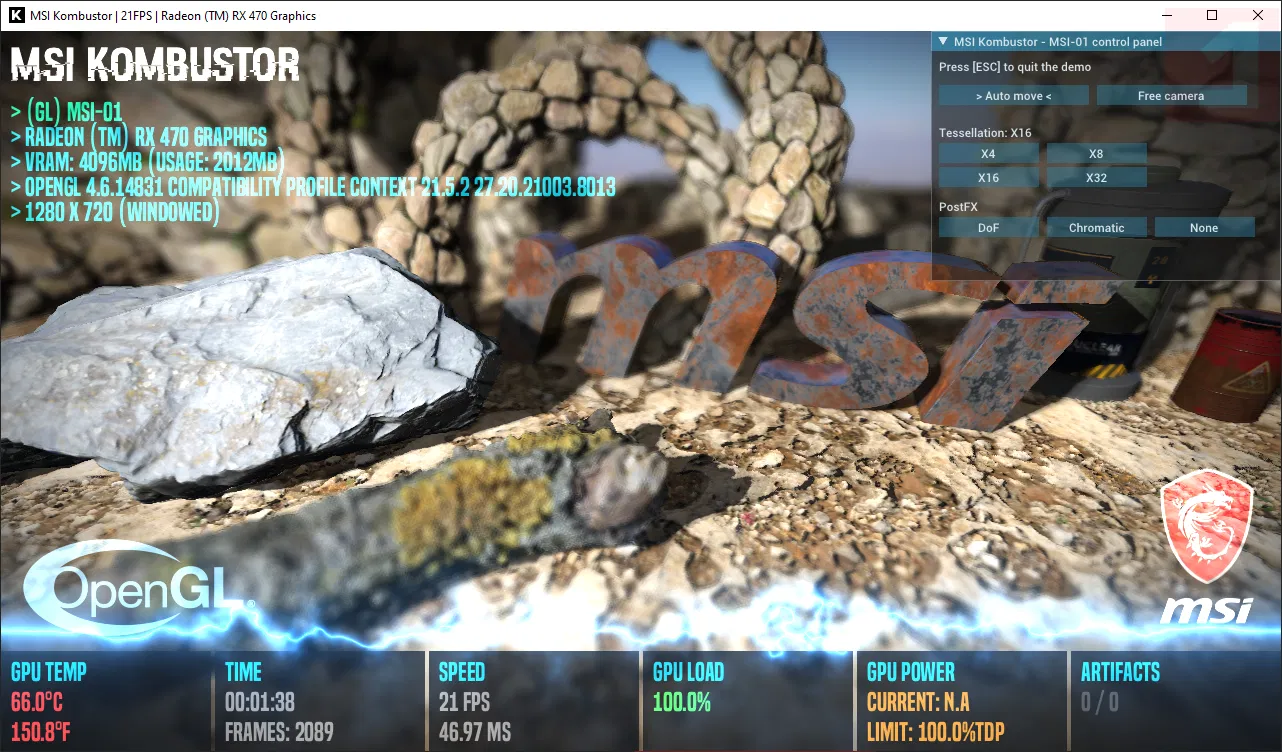Select X16 tessellation
The image size is (1282, 752).
988,178
